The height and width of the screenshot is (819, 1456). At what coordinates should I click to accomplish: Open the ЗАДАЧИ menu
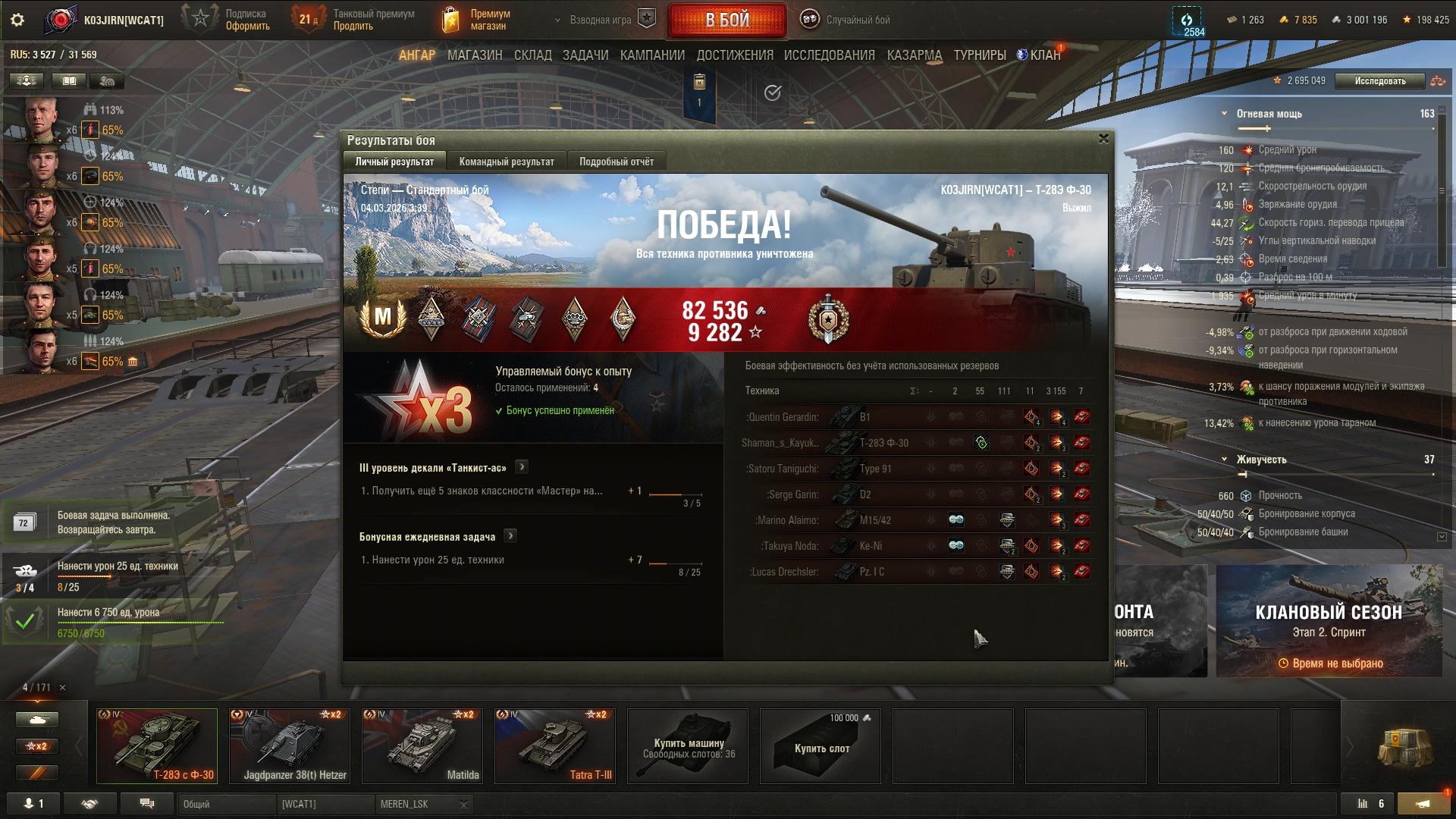585,55
